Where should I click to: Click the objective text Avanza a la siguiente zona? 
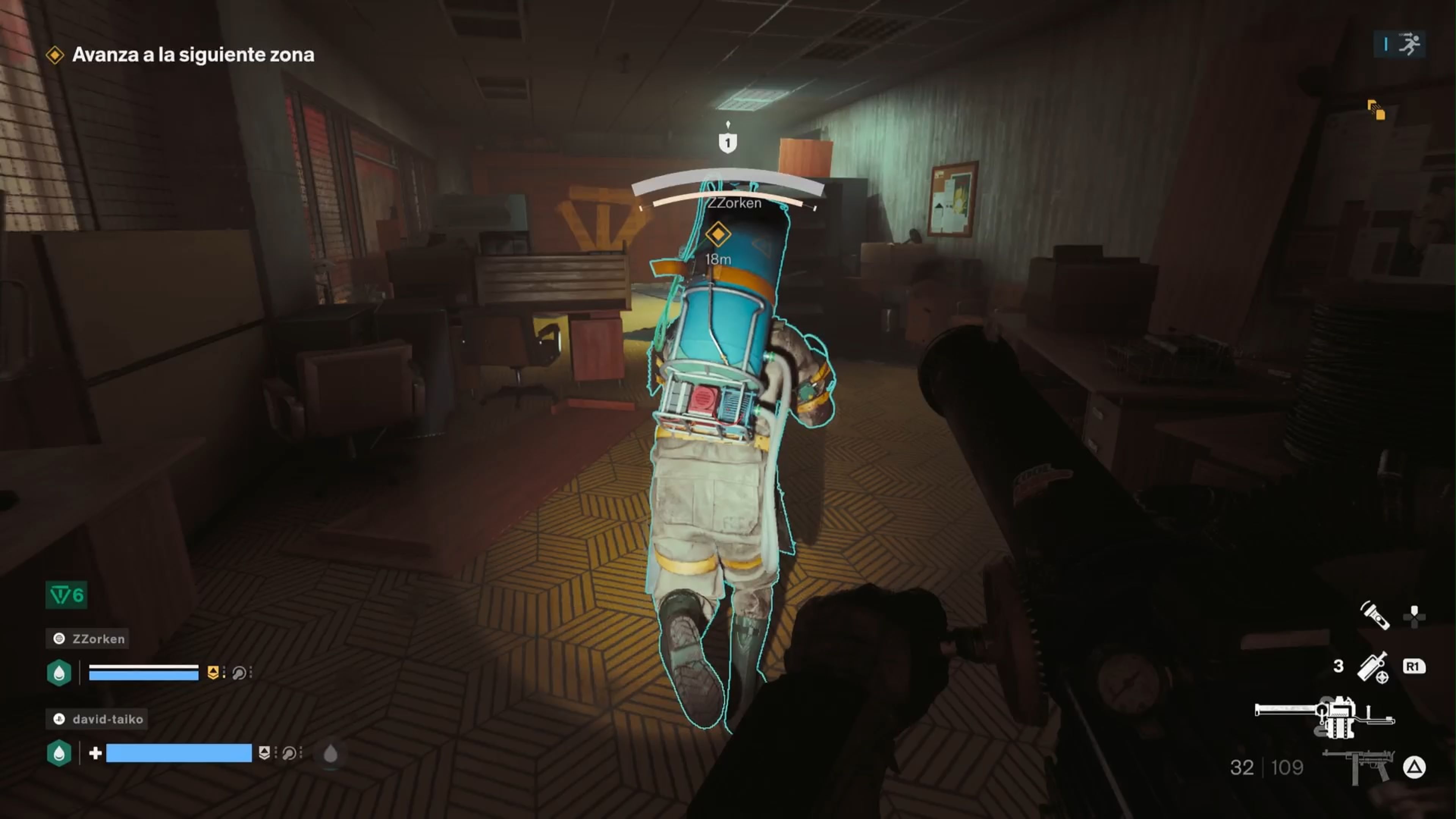[193, 55]
